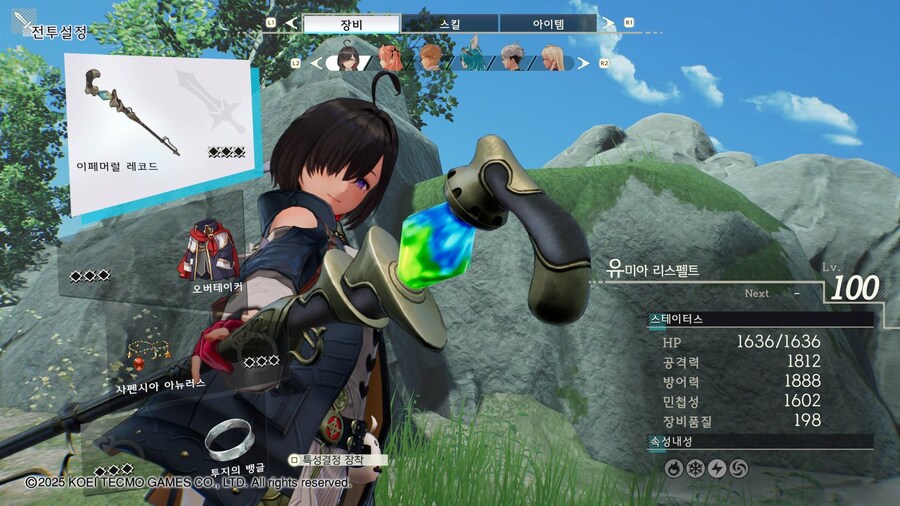
Task: Click the left arrow beside the category tabs
Action: [x=291, y=22]
